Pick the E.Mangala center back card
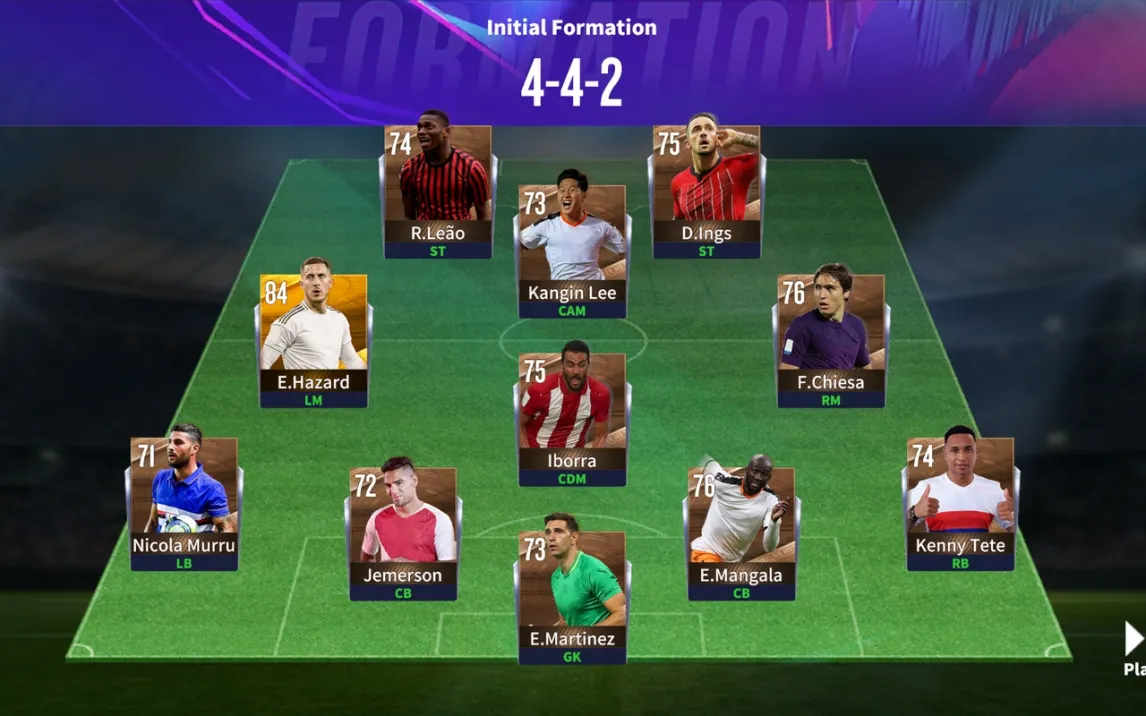Screen dimensions: 1146x716 [741, 533]
